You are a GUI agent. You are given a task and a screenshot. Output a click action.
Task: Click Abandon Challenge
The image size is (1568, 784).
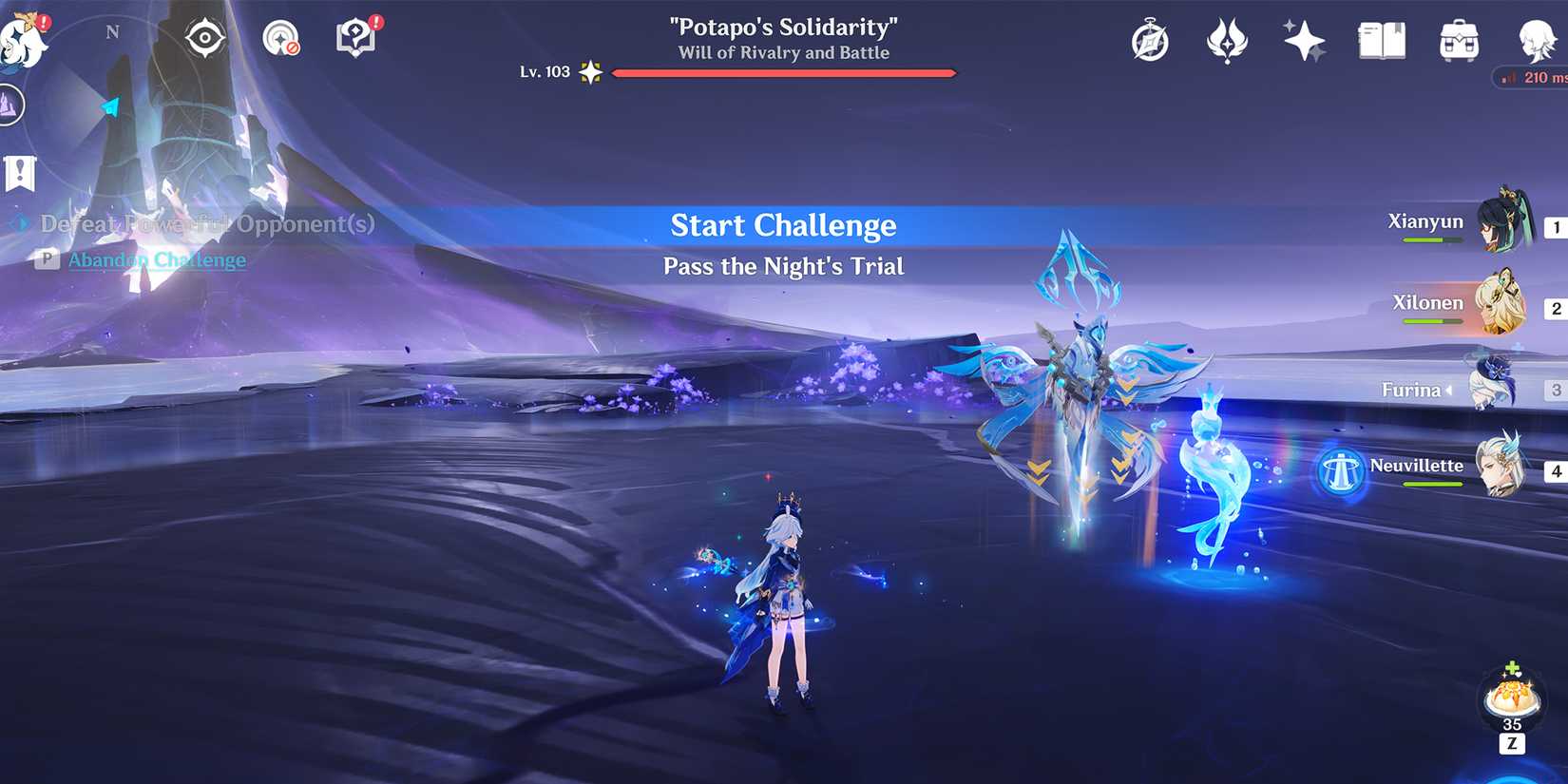click(157, 259)
